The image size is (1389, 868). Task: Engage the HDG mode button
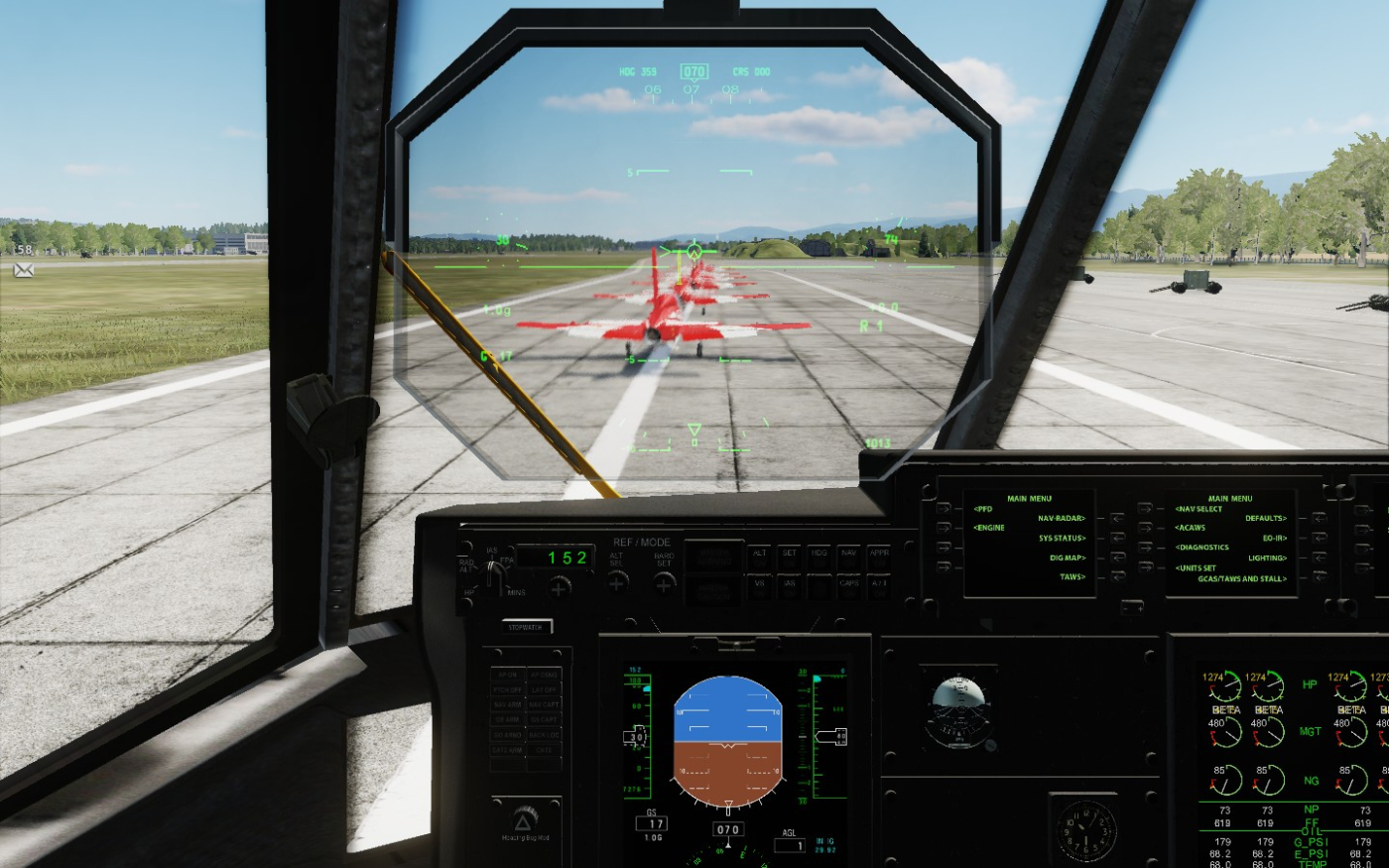[819, 557]
